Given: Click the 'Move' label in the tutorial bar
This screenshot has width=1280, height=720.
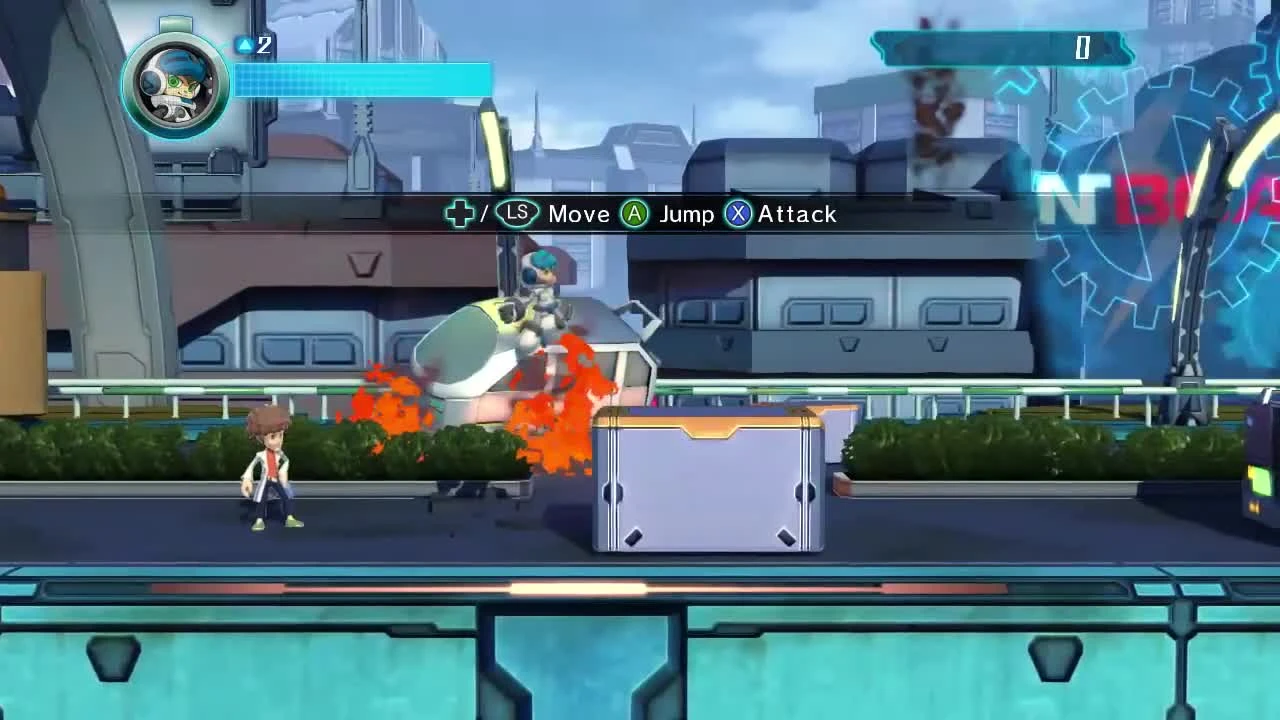Looking at the screenshot, I should click(x=578, y=213).
